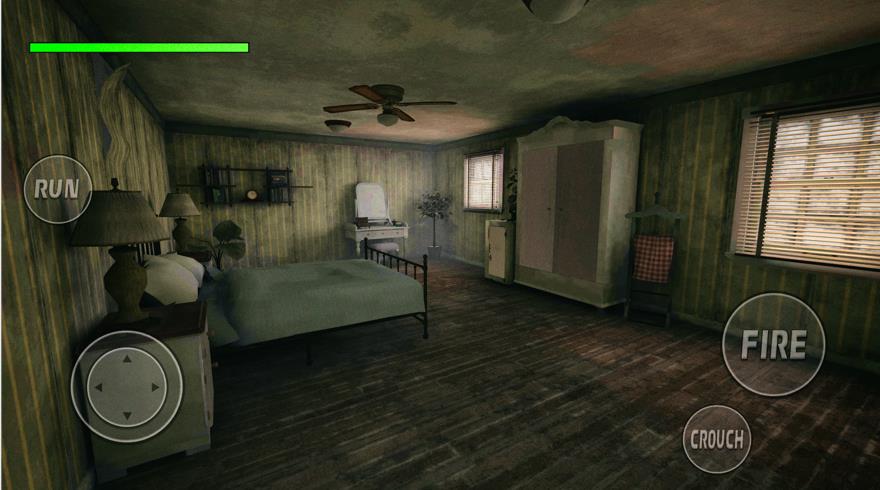This screenshot has width=880, height=490.
Task: Tap the up arrow on the movement pad
Action: (127, 359)
